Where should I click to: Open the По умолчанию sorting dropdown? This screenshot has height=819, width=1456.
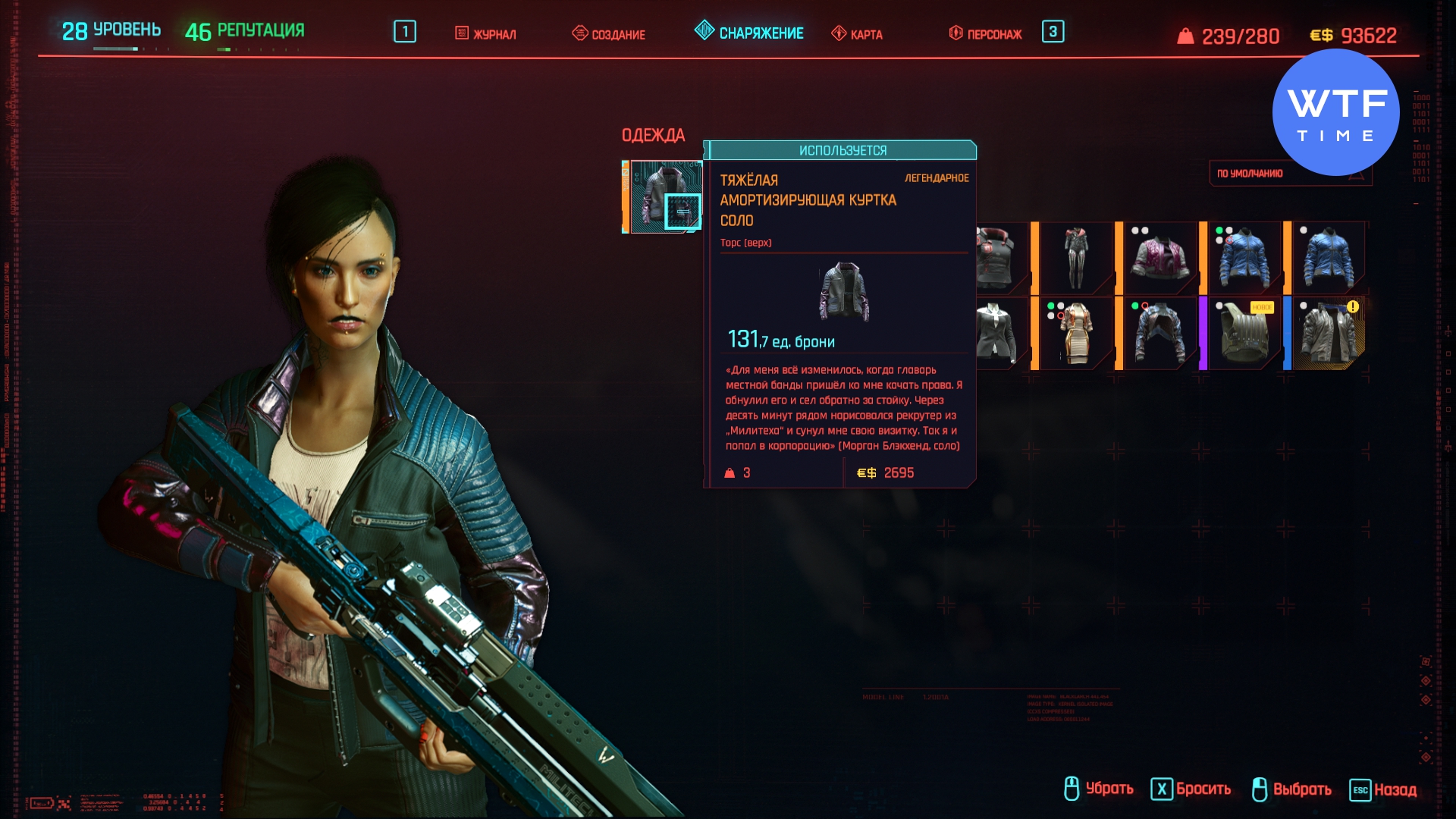(x=1289, y=174)
